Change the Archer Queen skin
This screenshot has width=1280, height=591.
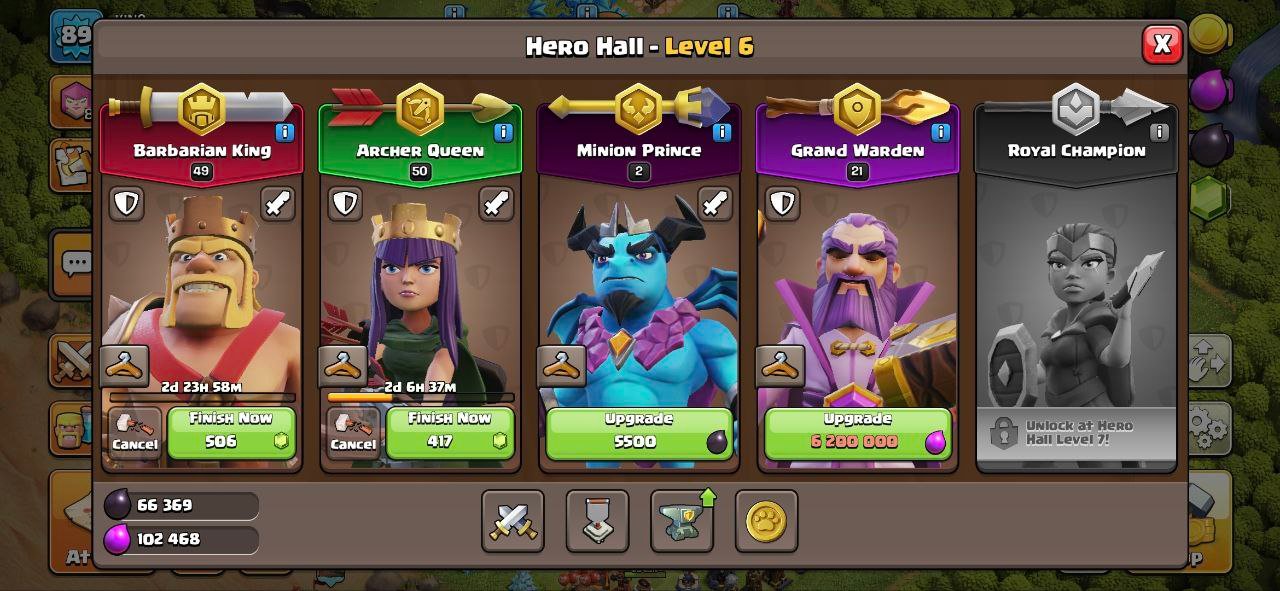(x=343, y=366)
